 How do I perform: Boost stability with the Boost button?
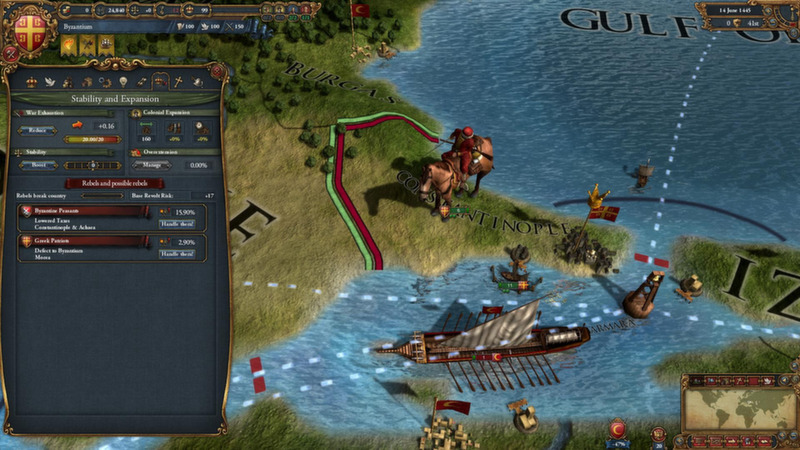tap(39, 165)
